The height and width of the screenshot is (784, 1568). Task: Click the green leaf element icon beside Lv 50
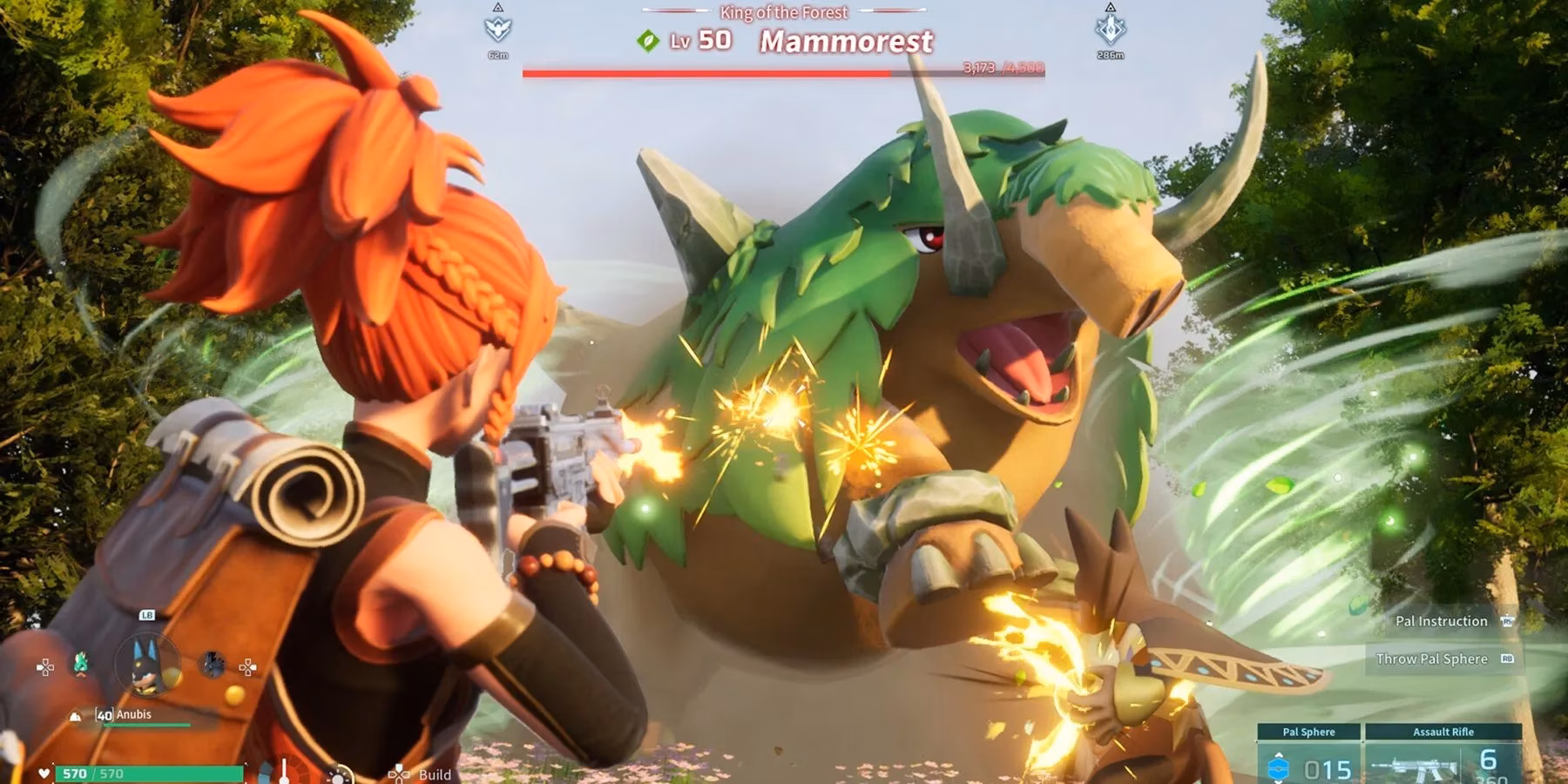coord(647,40)
